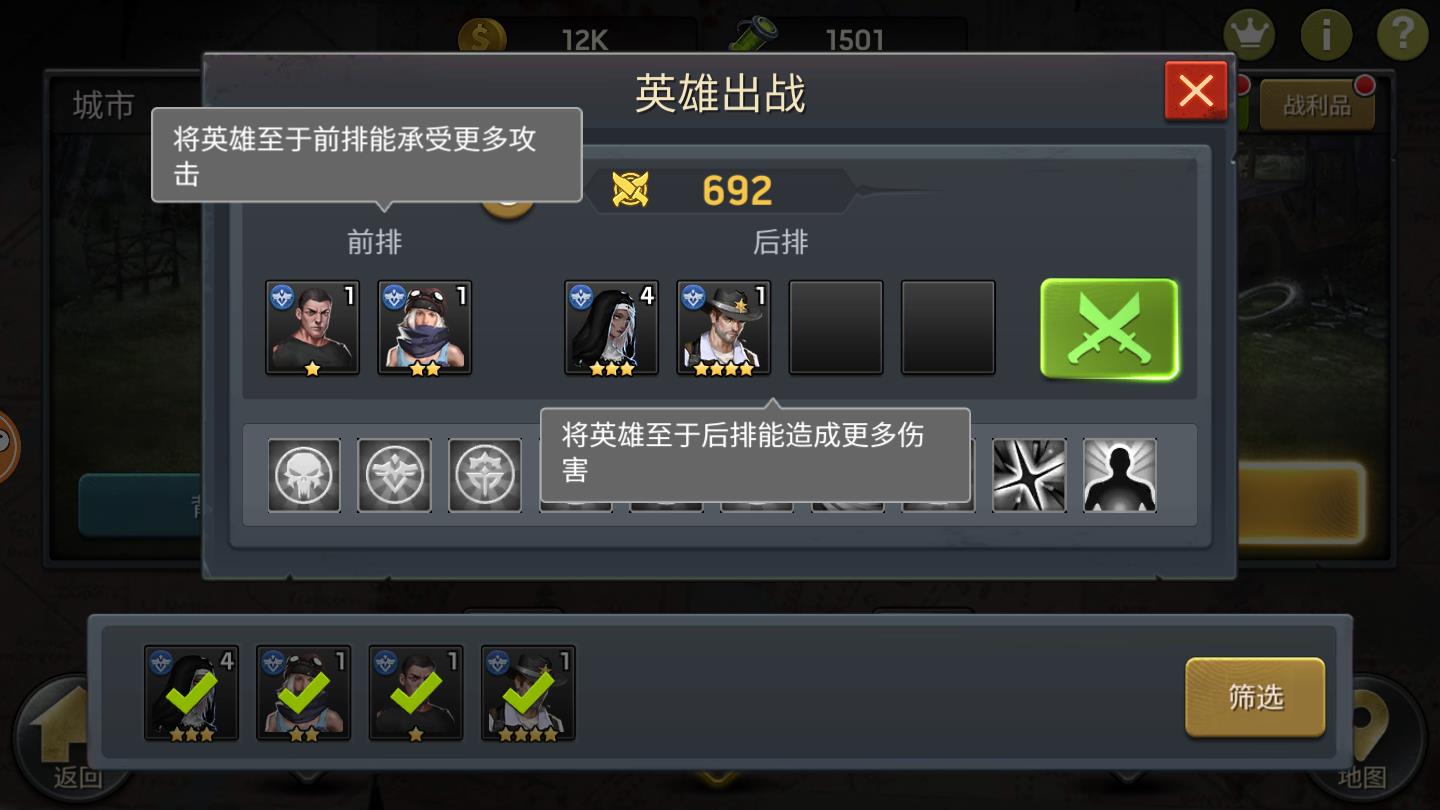Open the VIP crown menu

pos(1252,33)
